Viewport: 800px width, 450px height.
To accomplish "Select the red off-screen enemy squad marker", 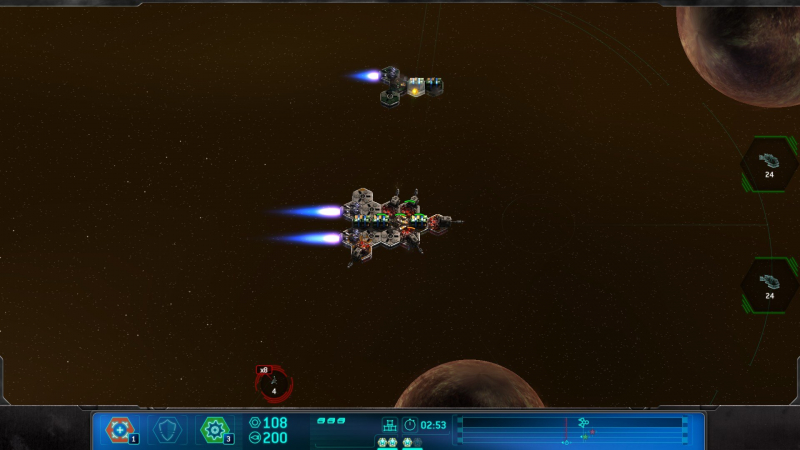I will (274, 385).
